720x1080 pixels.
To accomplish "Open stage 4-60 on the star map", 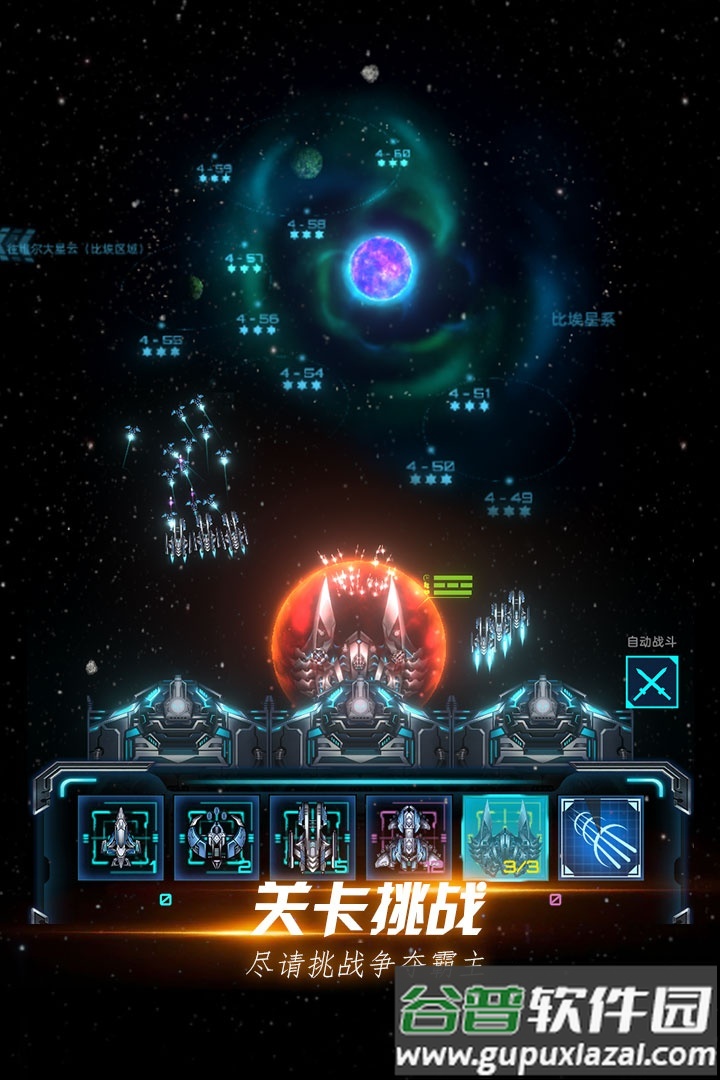I will click(x=393, y=161).
